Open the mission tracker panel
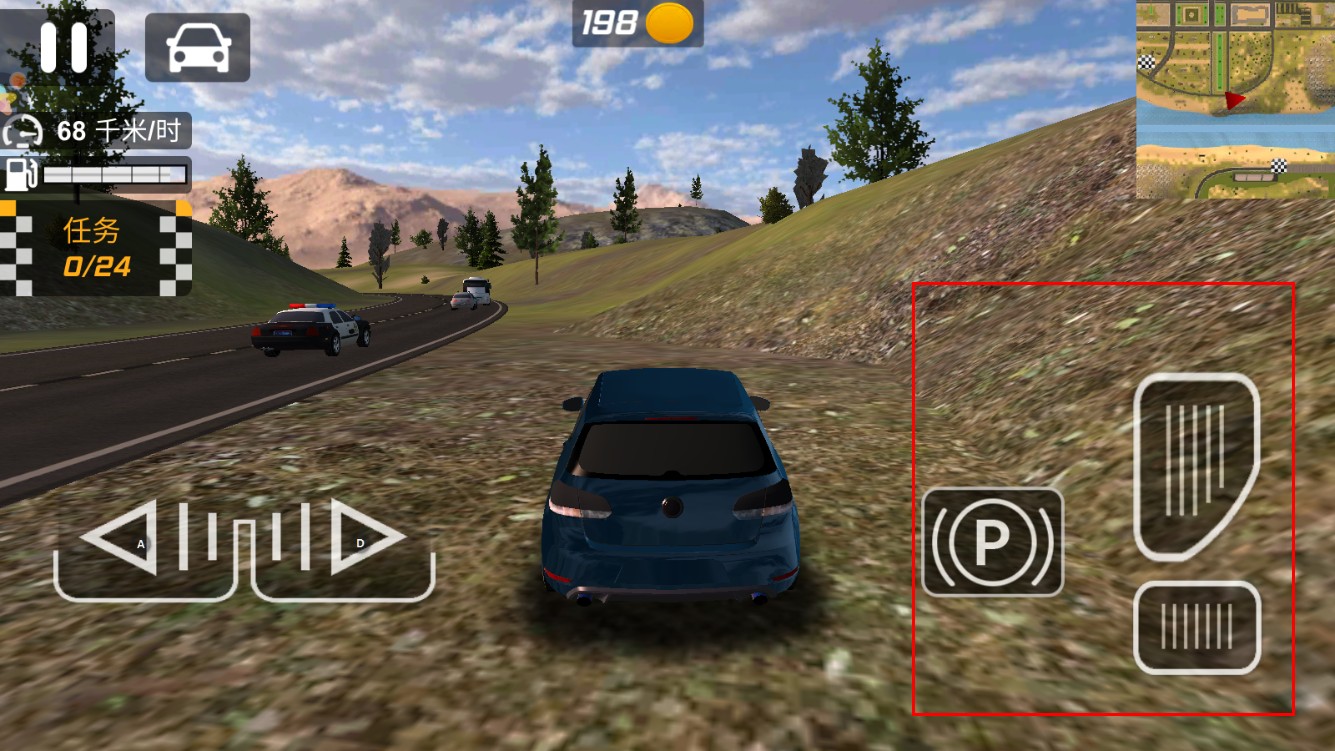The width and height of the screenshot is (1335, 751). pos(96,248)
